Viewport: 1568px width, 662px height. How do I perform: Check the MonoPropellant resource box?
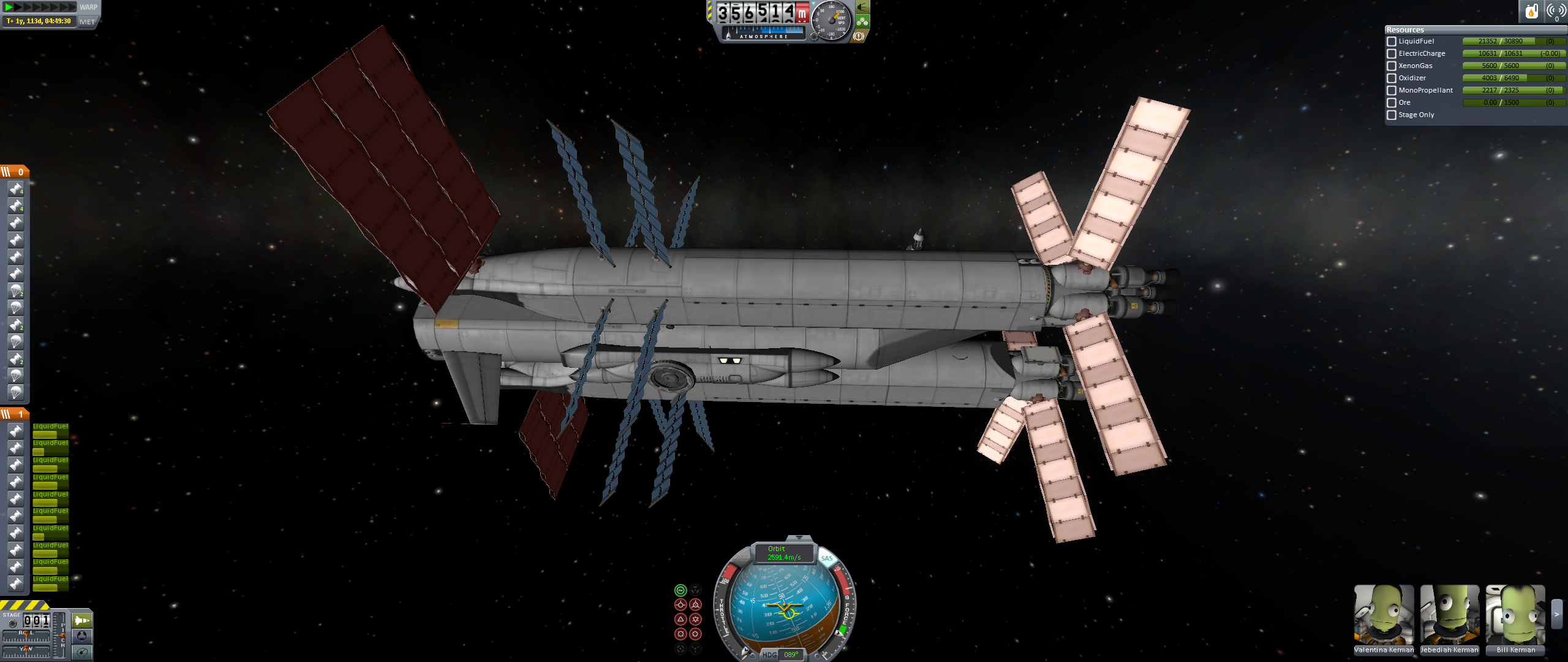click(x=1392, y=91)
